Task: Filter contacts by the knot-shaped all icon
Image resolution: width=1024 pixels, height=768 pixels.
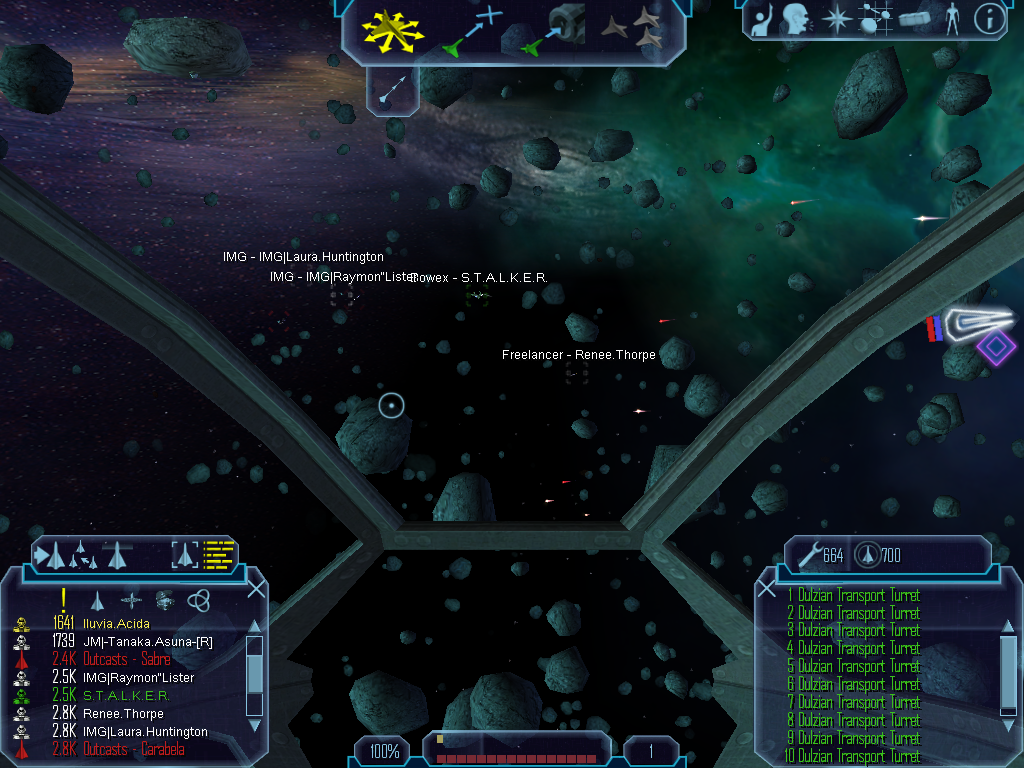Action: (198, 599)
